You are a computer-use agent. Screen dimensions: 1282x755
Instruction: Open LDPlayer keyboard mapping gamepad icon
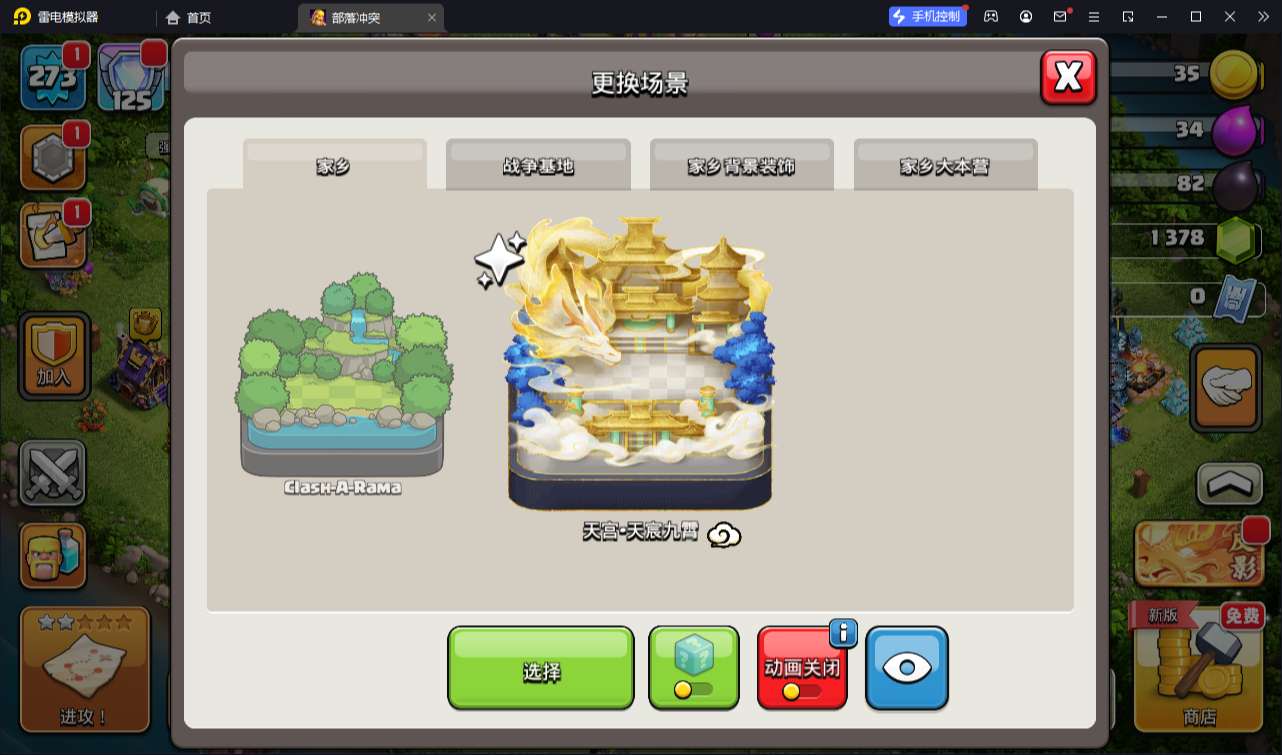point(990,16)
